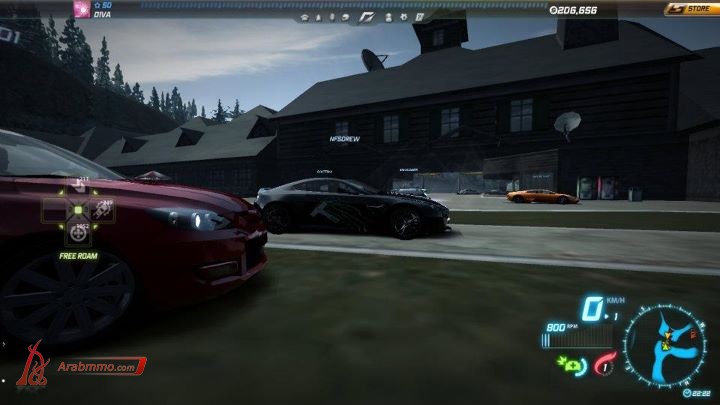This screenshot has width=720, height=405.
Task: Open the Store
Action: coord(690,8)
